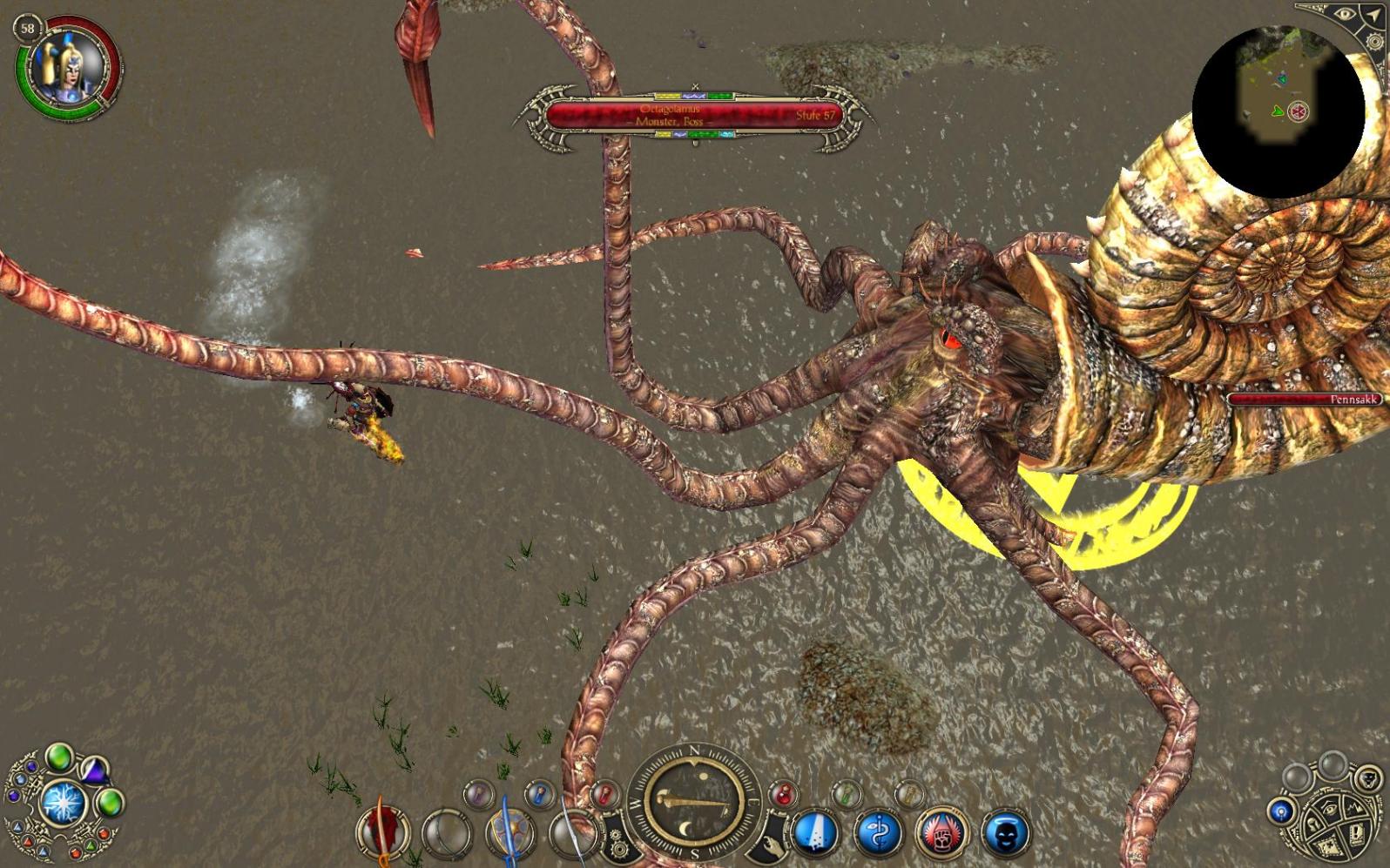Use the small blue potion slot
The width and height of the screenshot is (1390, 868).
540,793
